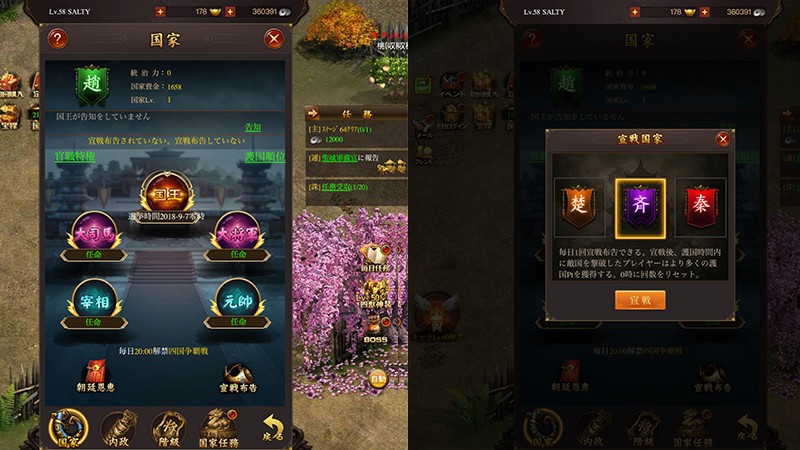
Task: Open the 国王 king position emblem
Action: click(x=166, y=190)
